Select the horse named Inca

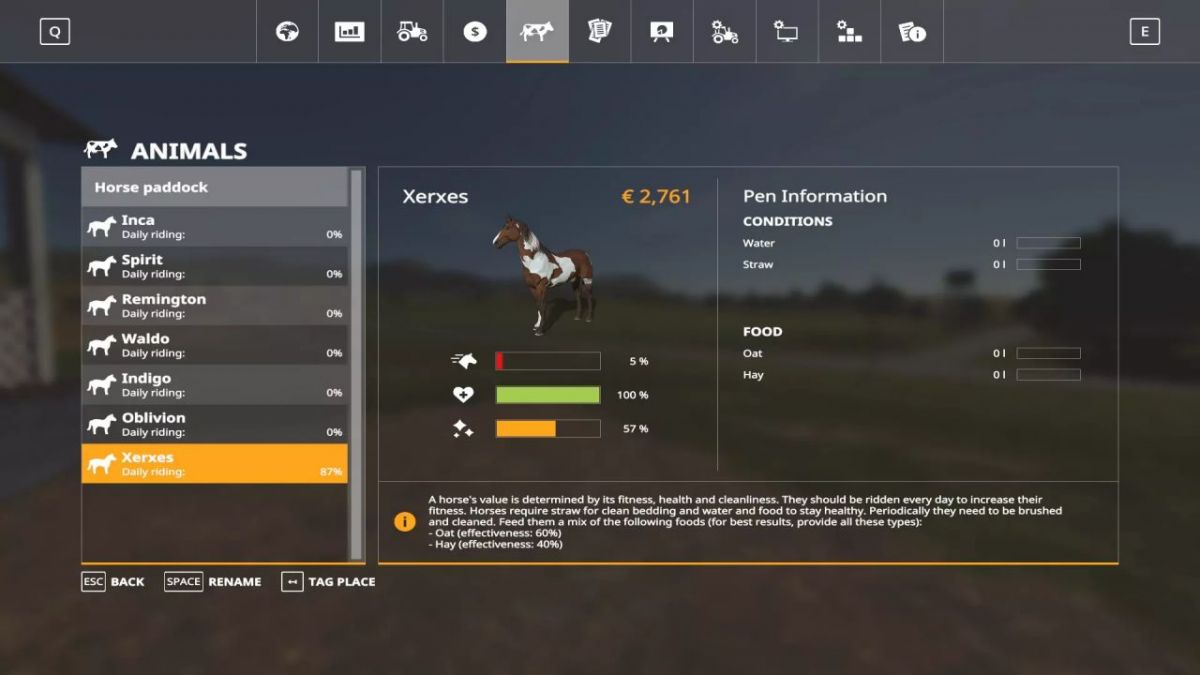(214, 227)
